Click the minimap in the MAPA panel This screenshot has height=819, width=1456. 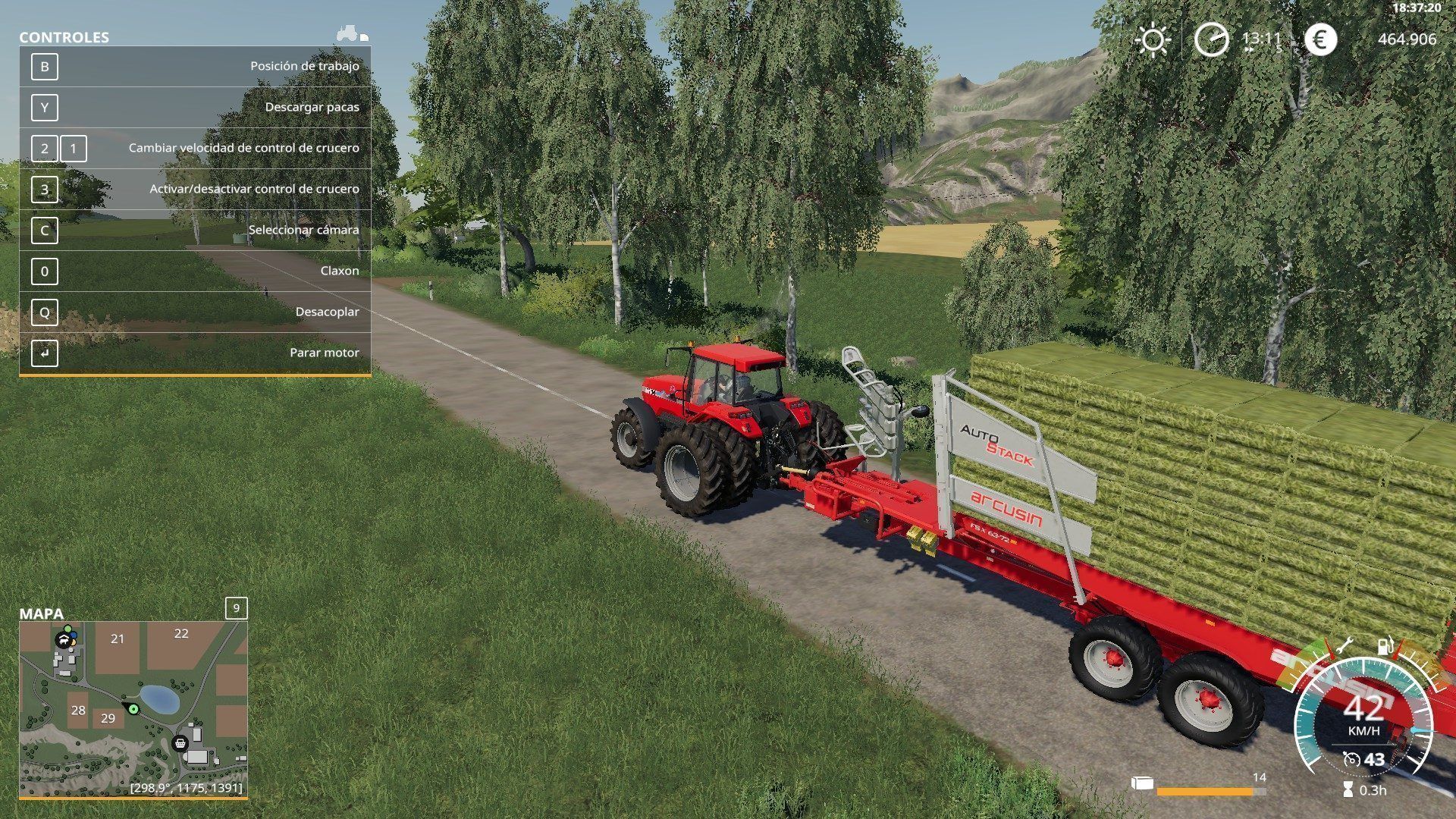[x=133, y=708]
